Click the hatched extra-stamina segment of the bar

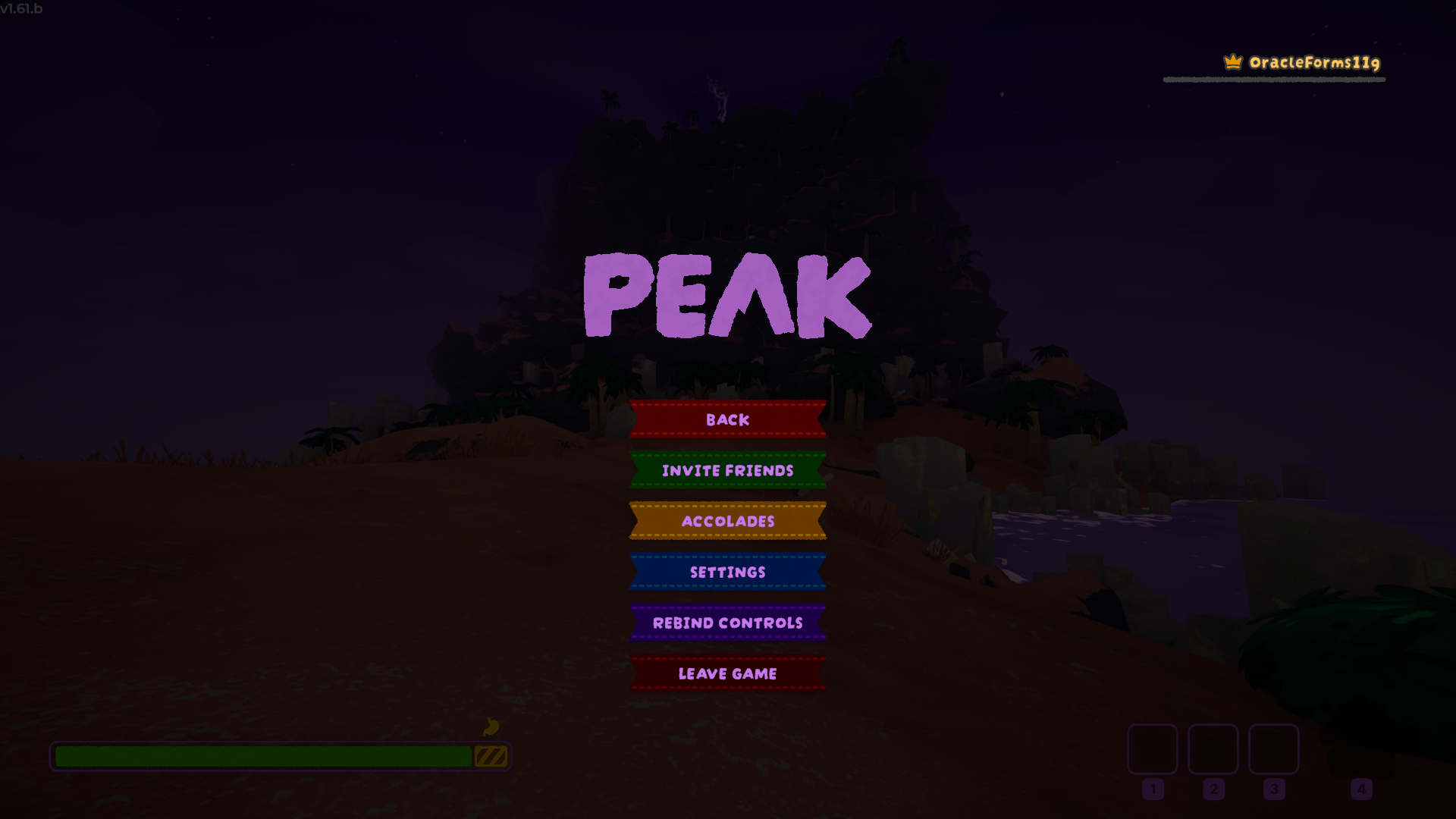pos(491,755)
